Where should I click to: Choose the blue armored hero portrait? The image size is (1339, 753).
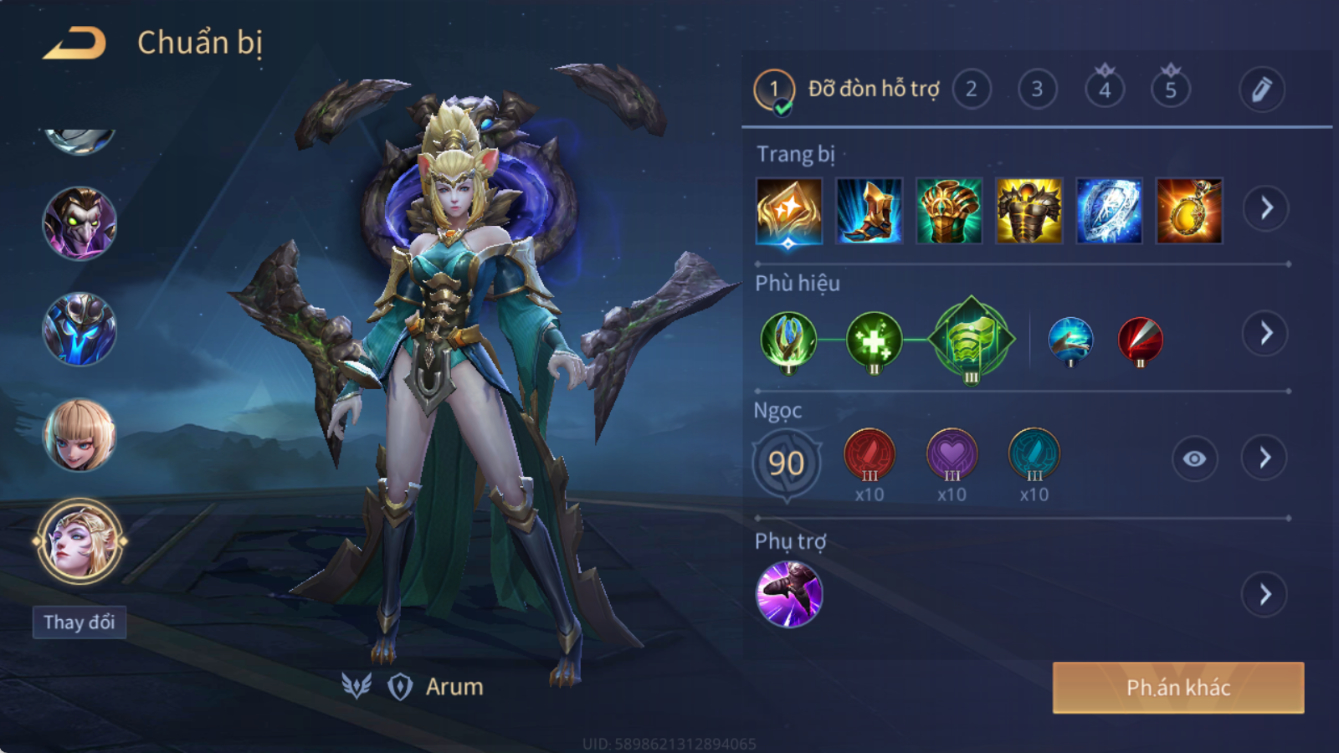79,329
